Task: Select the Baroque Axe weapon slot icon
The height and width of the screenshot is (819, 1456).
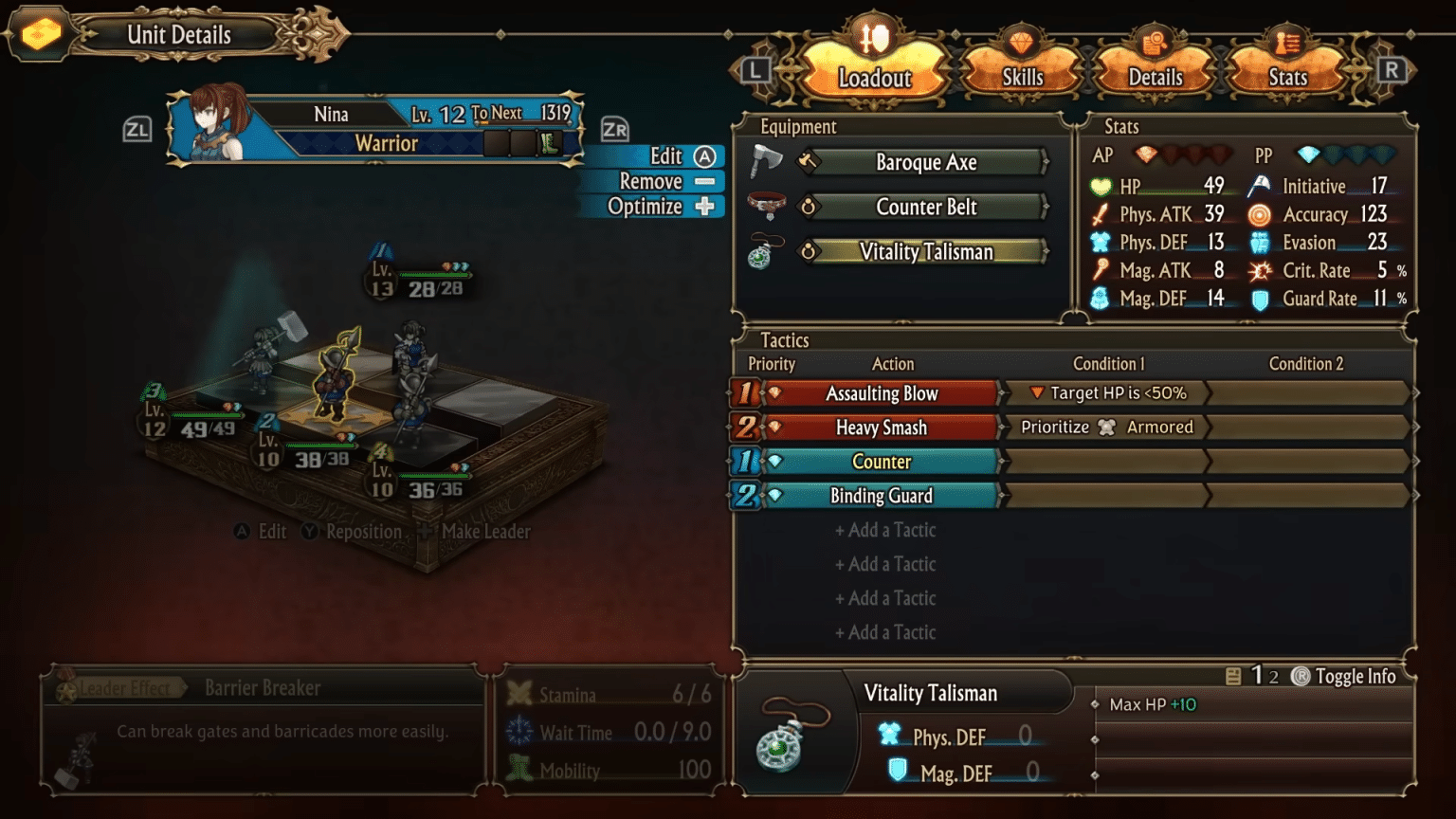Action: click(768, 160)
